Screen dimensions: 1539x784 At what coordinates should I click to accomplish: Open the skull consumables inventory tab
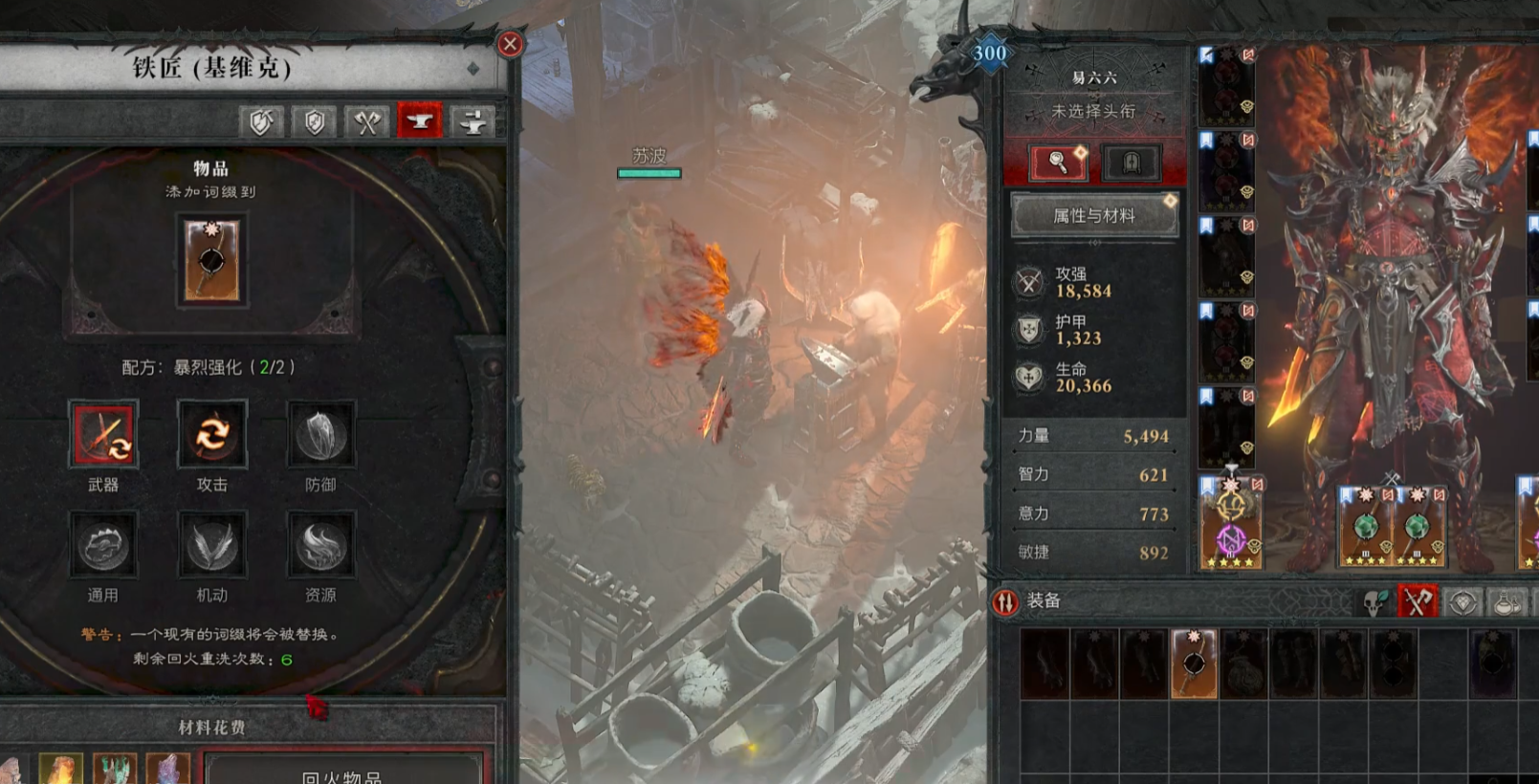1374,601
